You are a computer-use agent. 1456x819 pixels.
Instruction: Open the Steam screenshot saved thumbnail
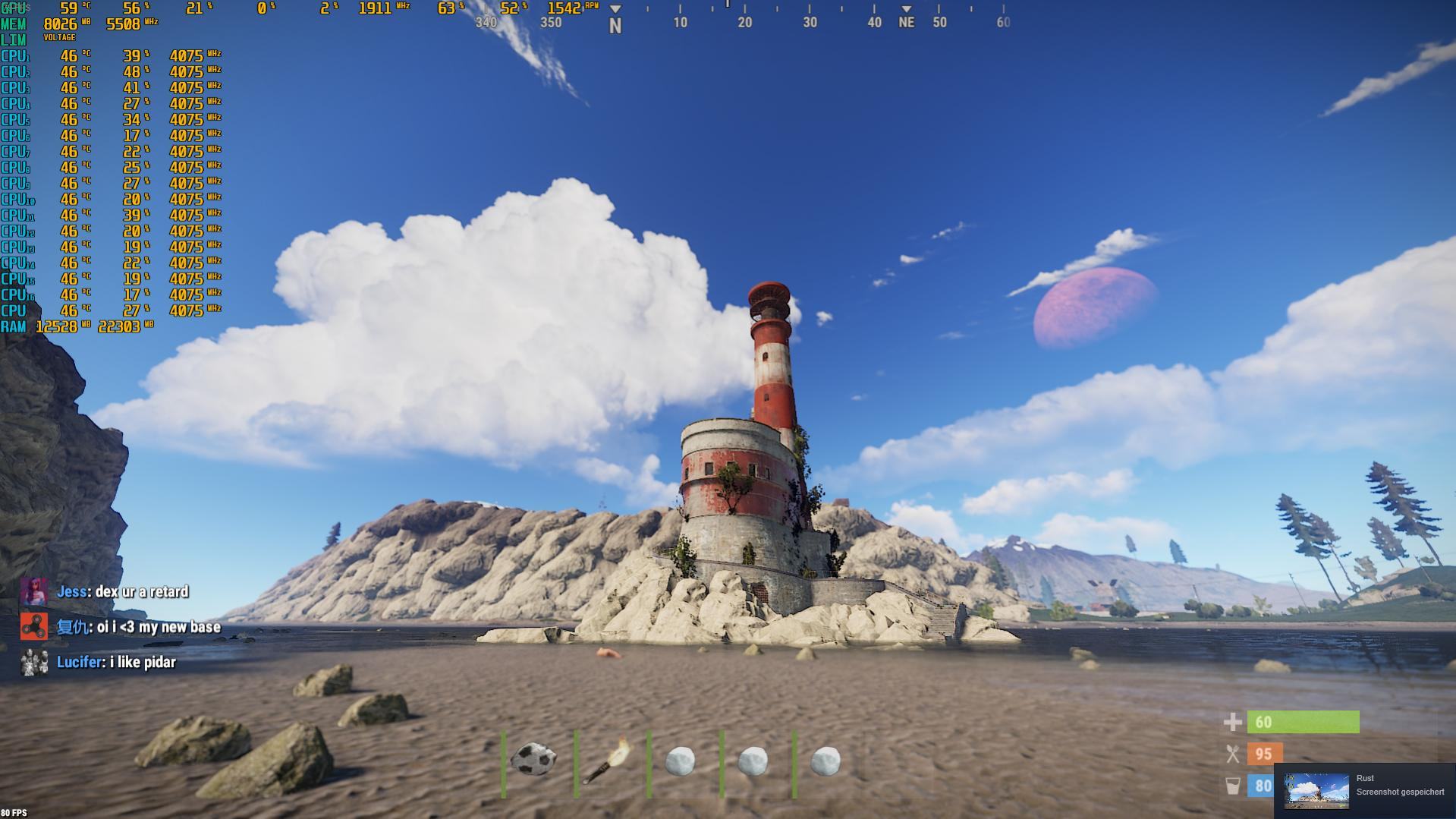tap(1316, 791)
